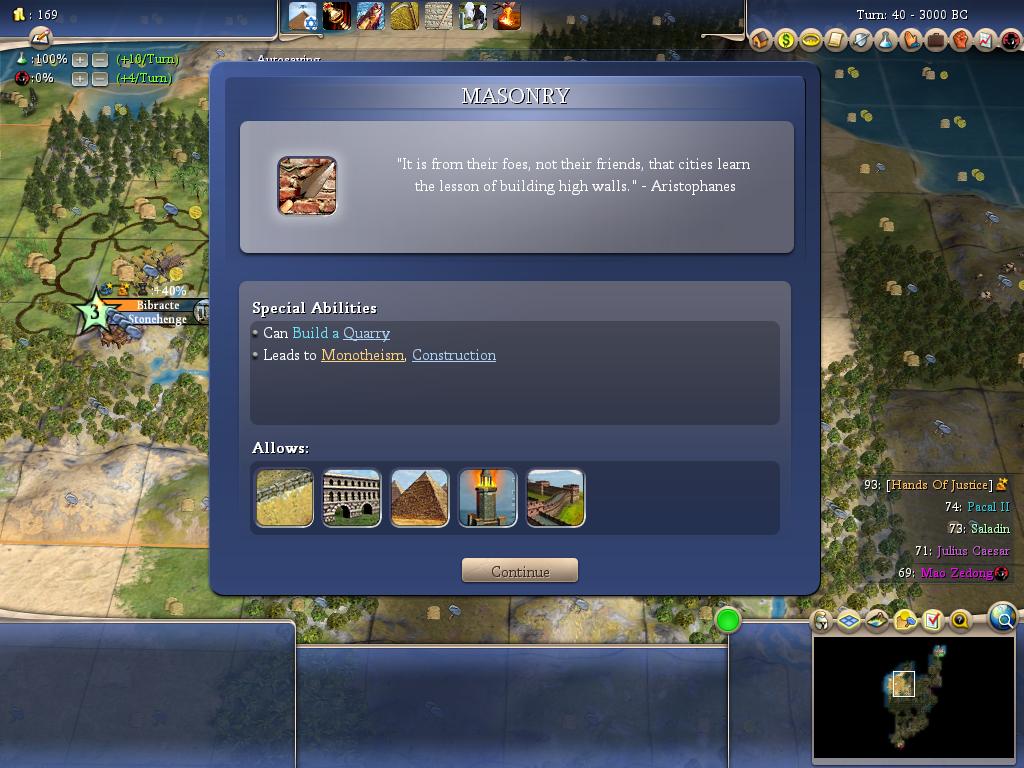Select the Pyramids wonder thumbnail
The height and width of the screenshot is (768, 1024).
[420, 498]
